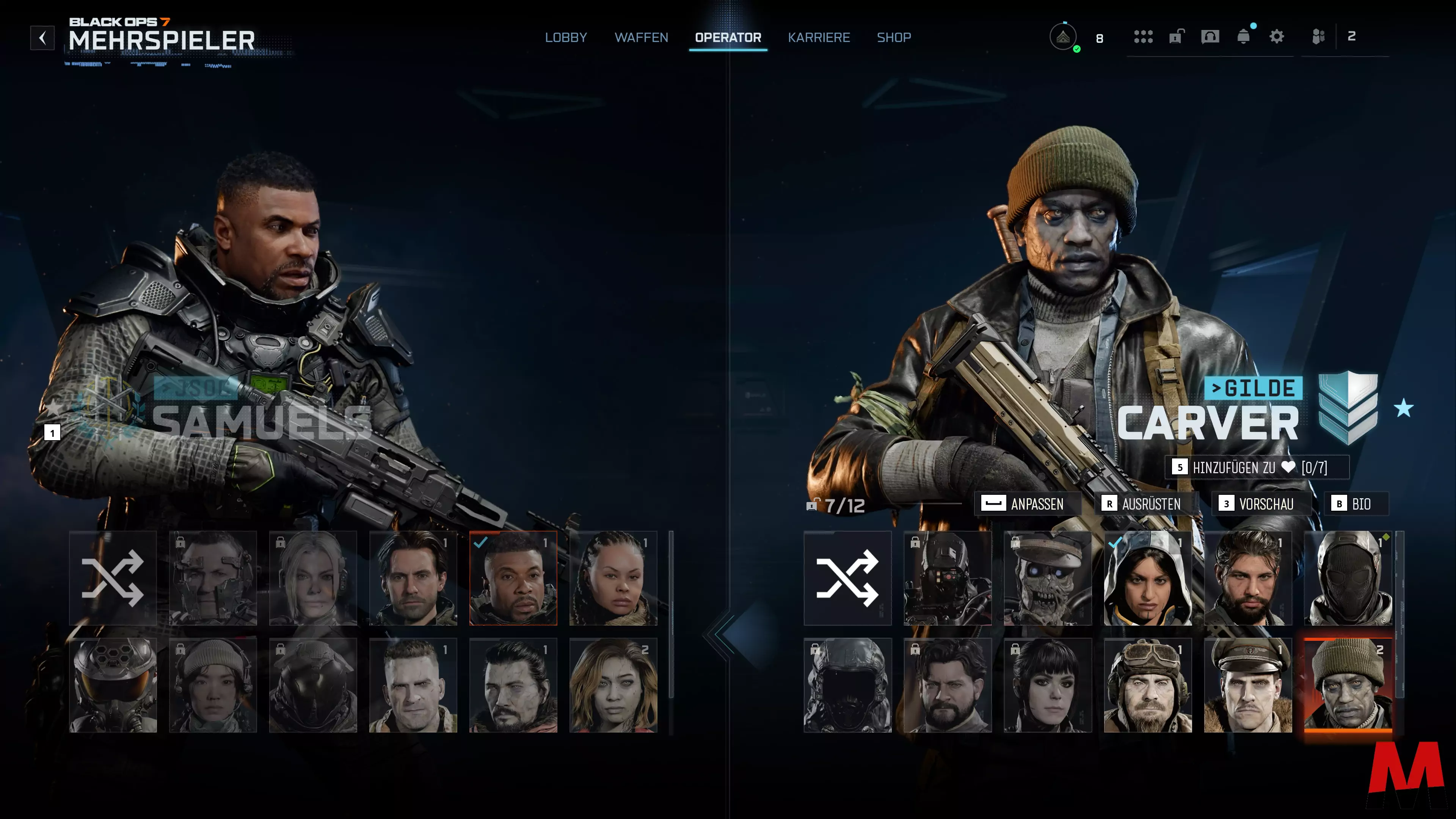1456x819 pixels.
Task: Open the Shop tab
Action: click(894, 37)
